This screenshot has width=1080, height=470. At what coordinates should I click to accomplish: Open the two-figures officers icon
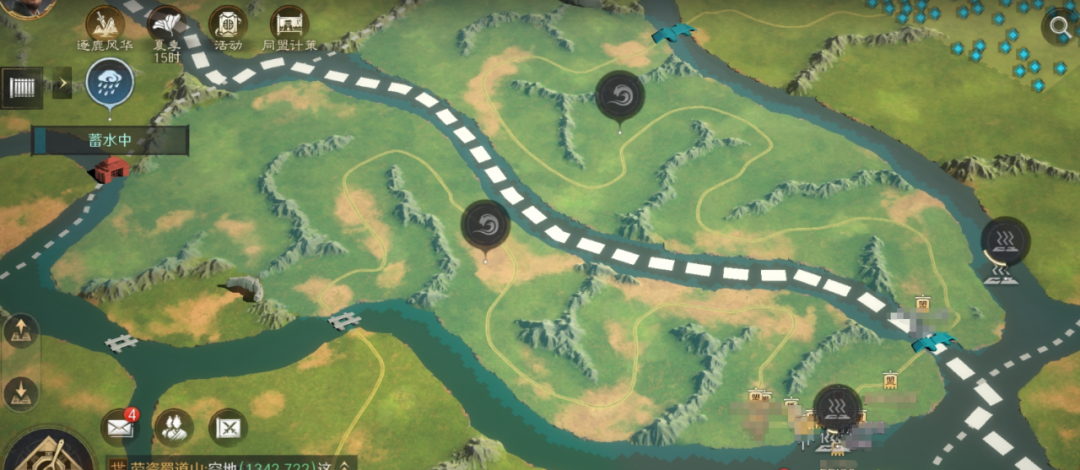(173, 428)
